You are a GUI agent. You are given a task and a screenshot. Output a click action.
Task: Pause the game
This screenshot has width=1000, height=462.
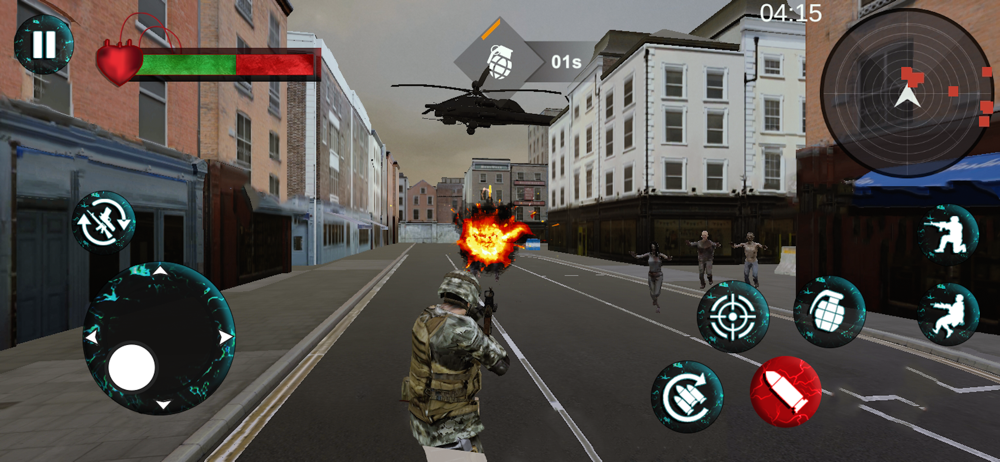point(43,44)
